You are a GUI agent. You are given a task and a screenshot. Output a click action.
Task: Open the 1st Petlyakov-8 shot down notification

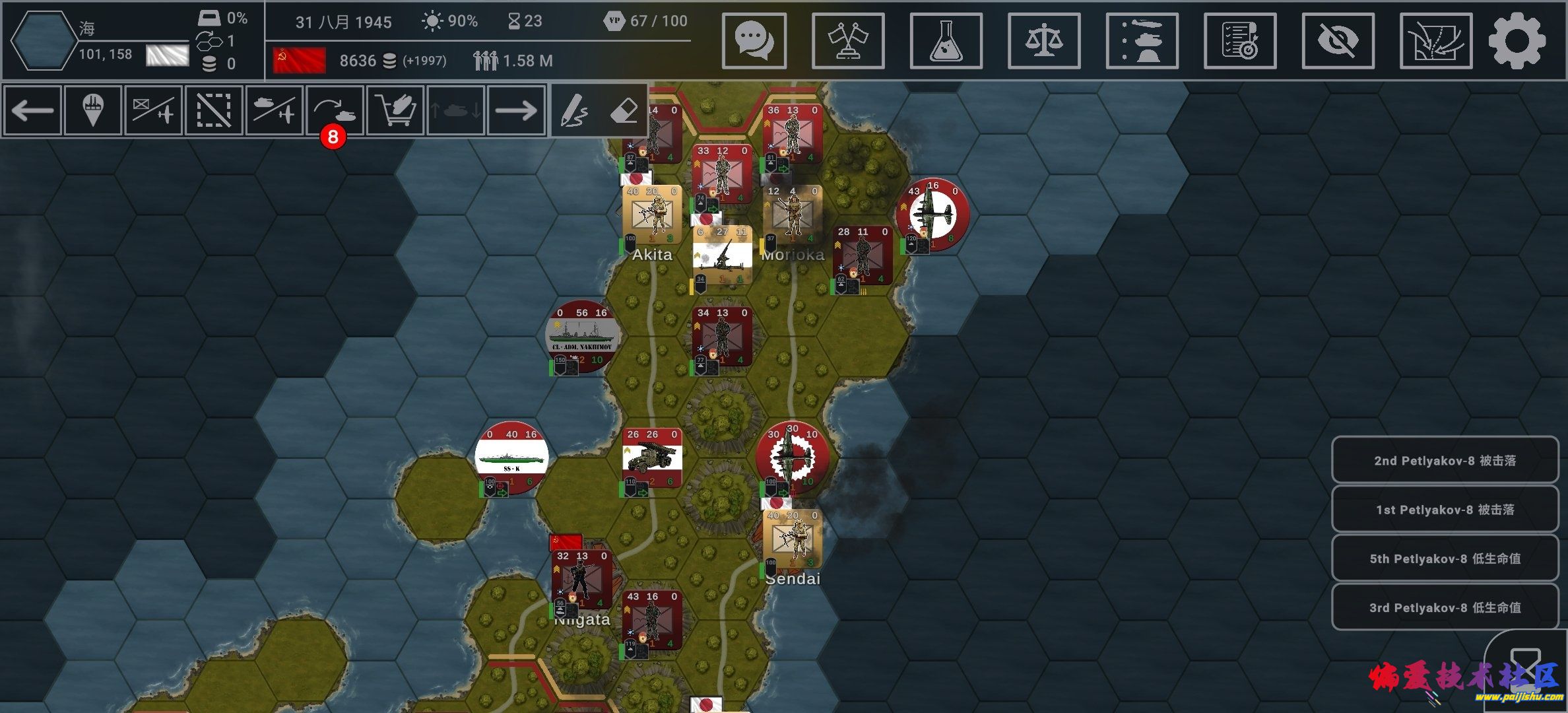point(1445,510)
